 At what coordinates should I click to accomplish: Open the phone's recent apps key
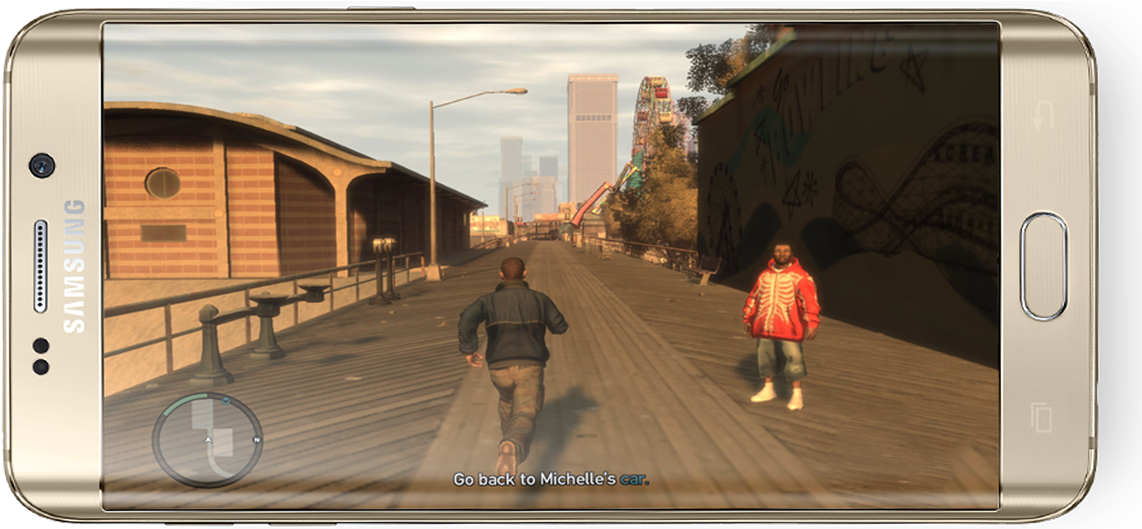pyautogui.click(x=1042, y=417)
